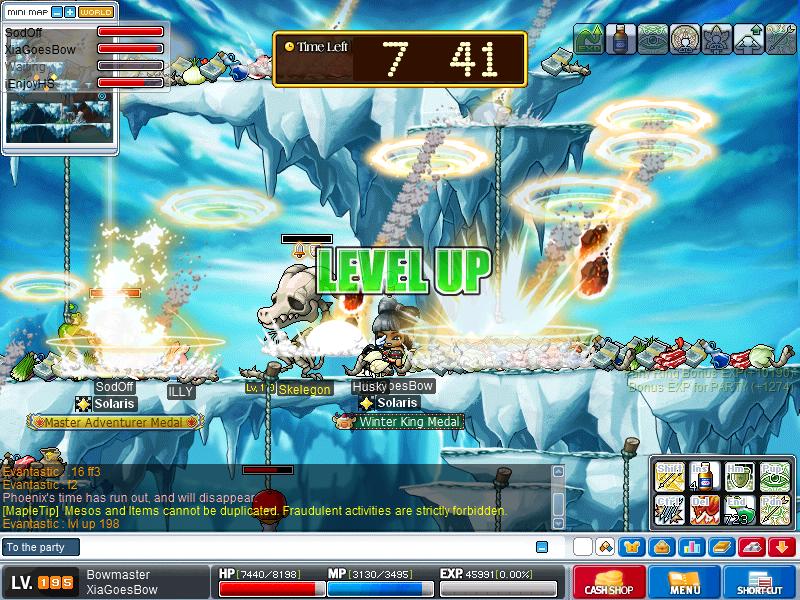Open the equipment shirt icon button
The height and width of the screenshot is (600, 800).
click(631, 547)
